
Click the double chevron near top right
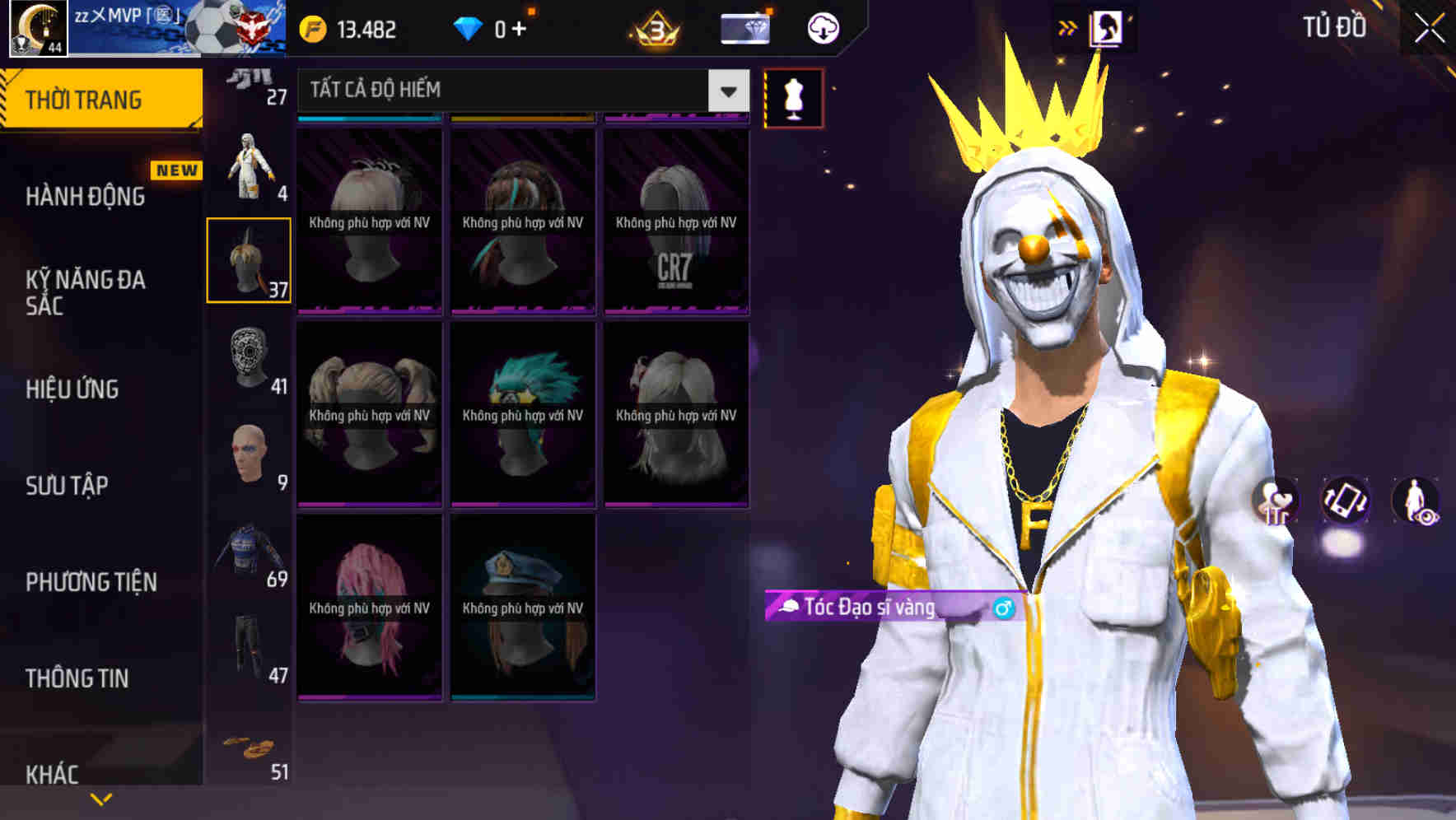[1068, 26]
